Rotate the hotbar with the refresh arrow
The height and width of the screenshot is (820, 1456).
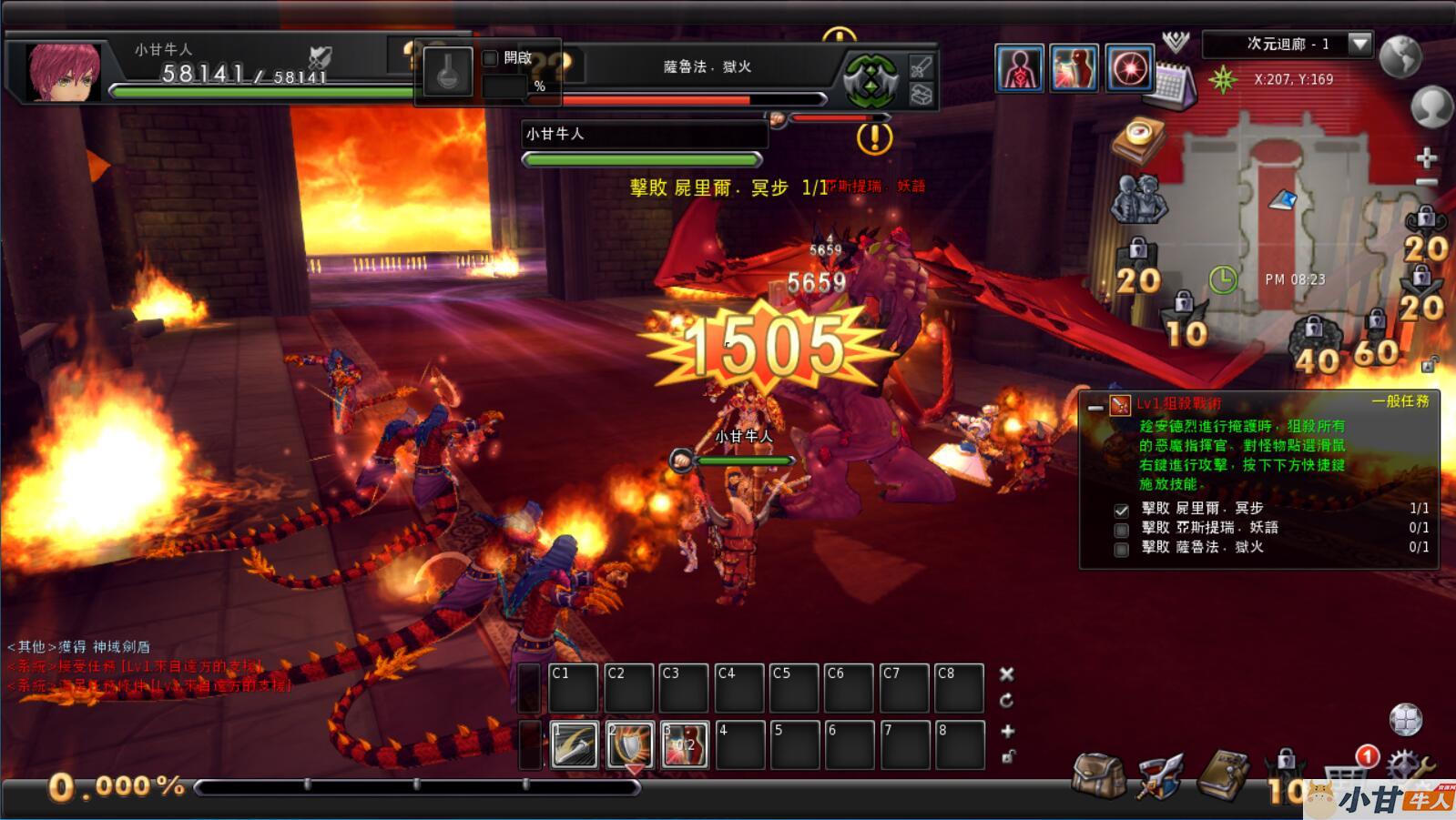(1006, 701)
